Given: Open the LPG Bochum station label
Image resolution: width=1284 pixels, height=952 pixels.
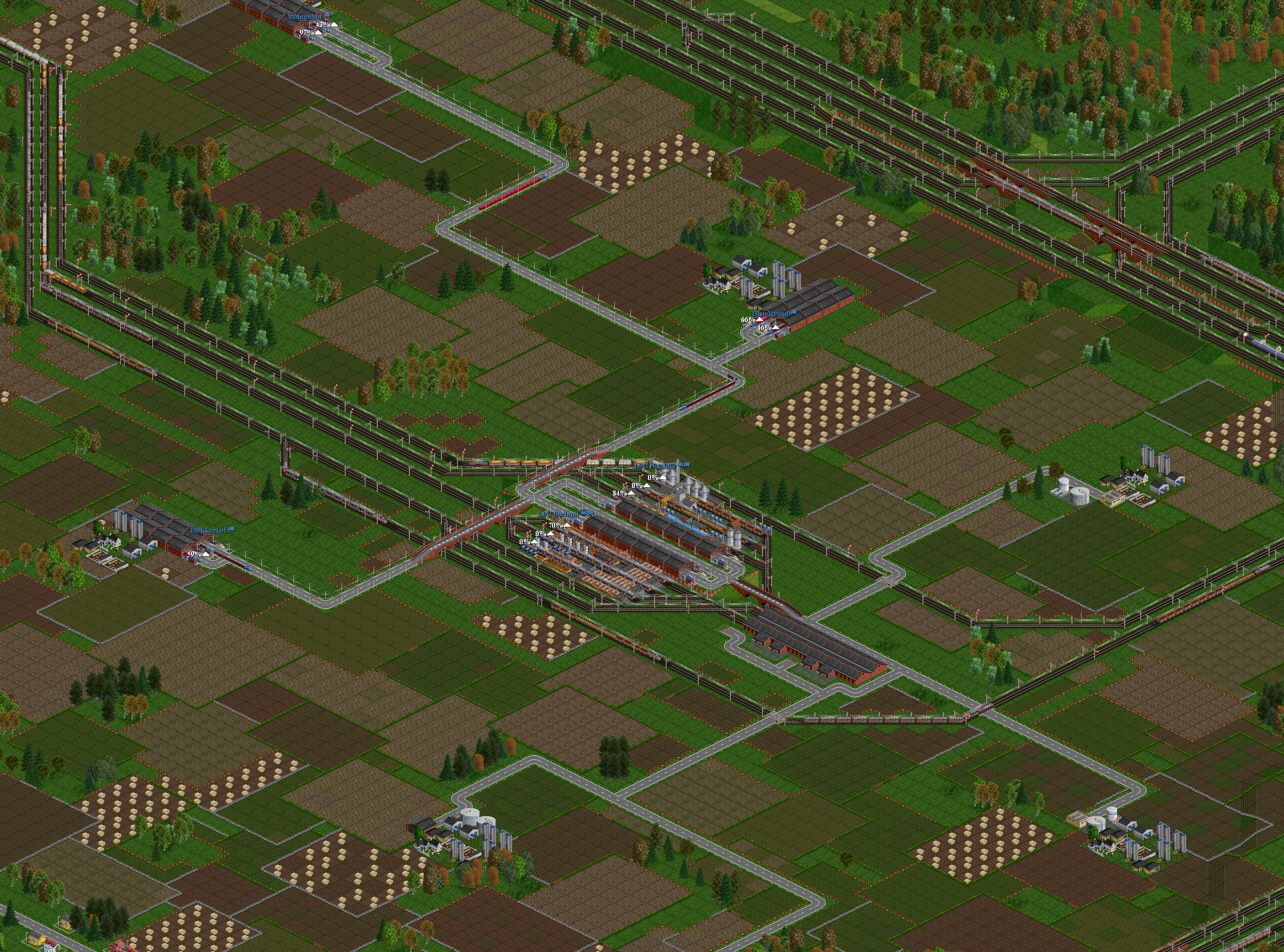Looking at the screenshot, I should point(558,514).
